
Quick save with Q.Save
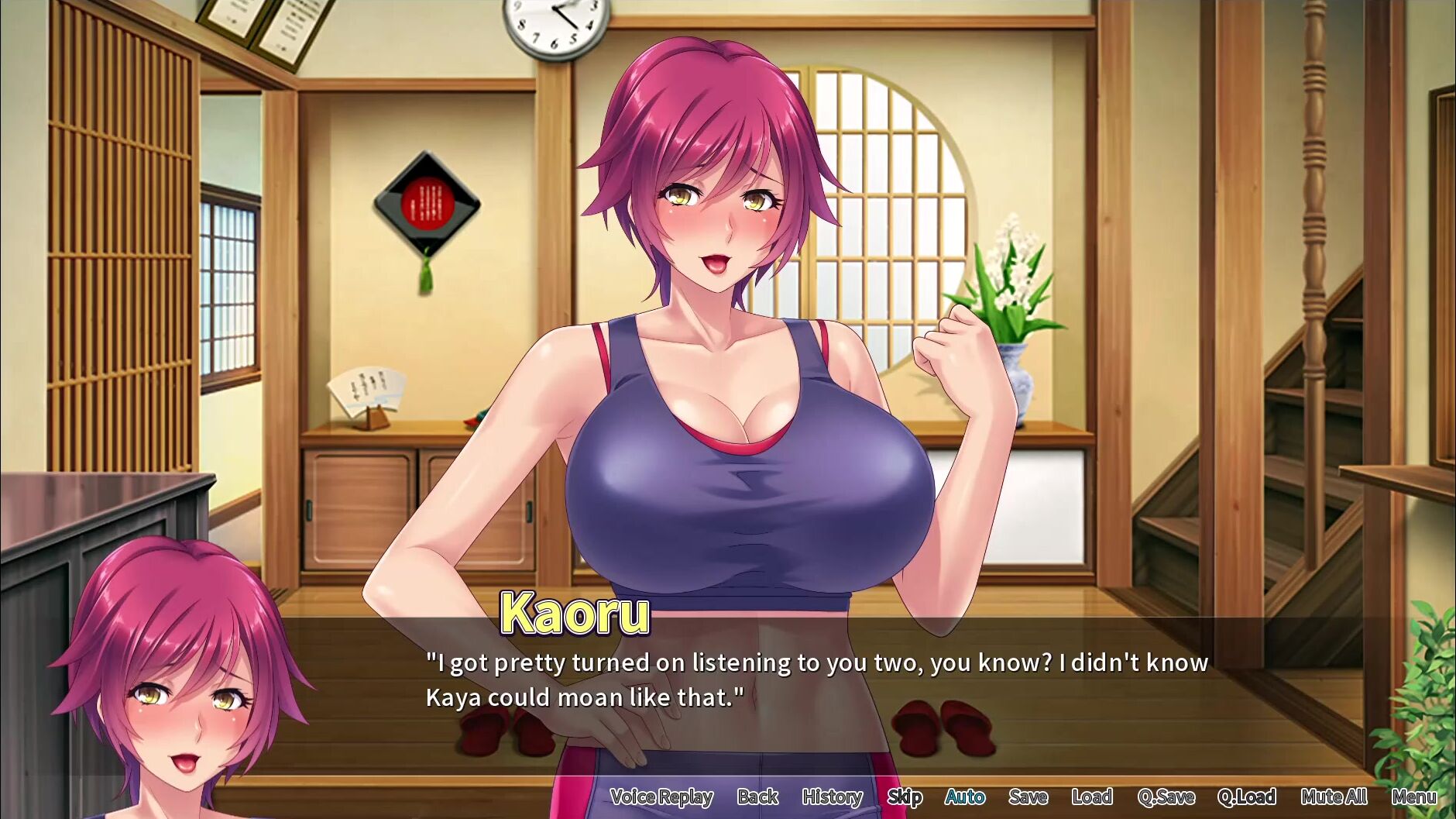(x=1166, y=797)
